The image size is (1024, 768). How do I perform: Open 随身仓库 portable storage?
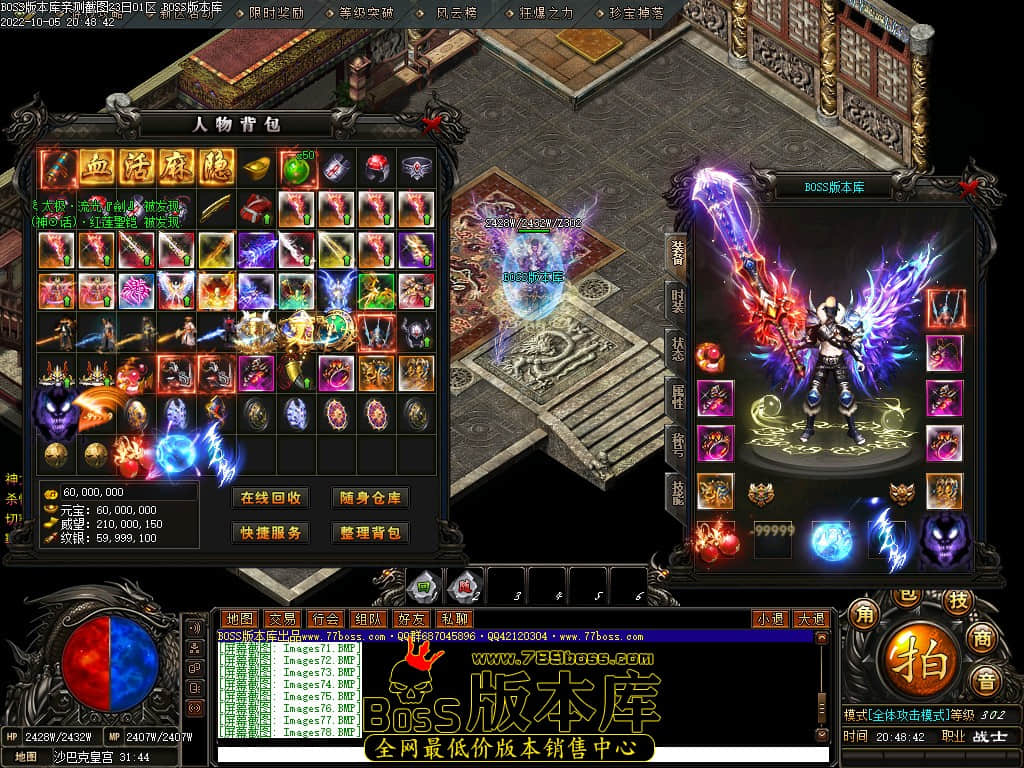(370, 498)
